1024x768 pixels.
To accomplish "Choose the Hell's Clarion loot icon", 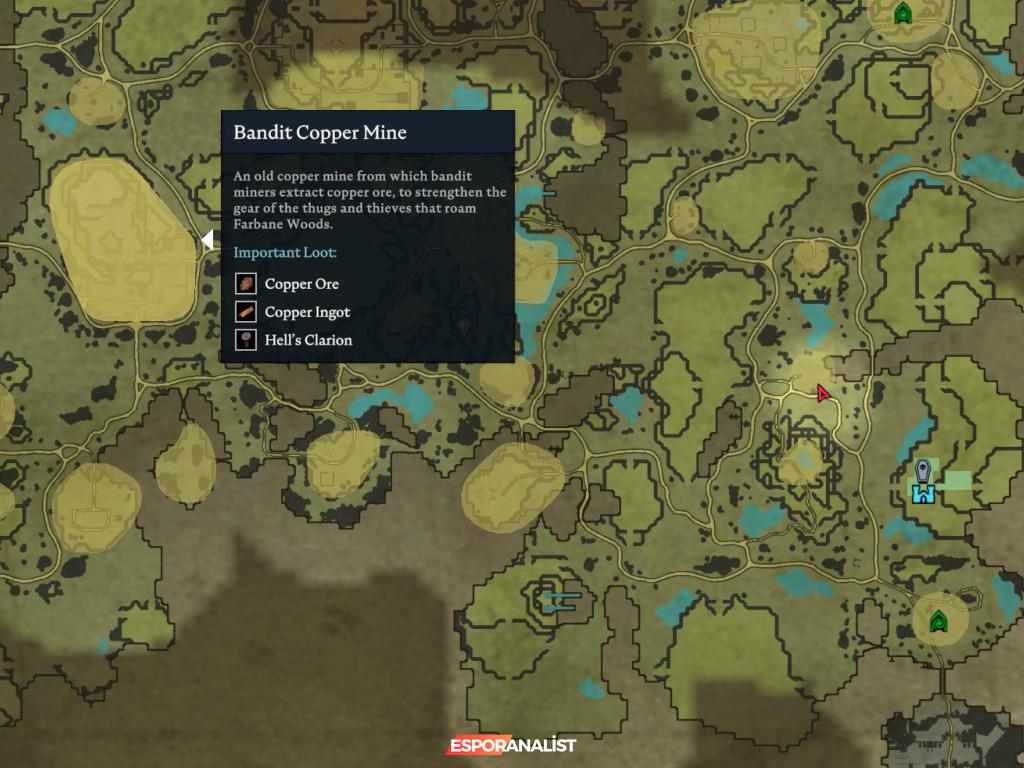I will 246,340.
